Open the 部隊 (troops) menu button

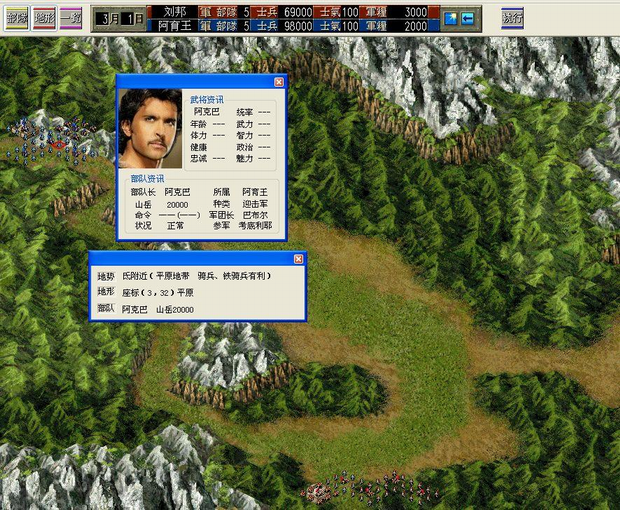point(16,18)
